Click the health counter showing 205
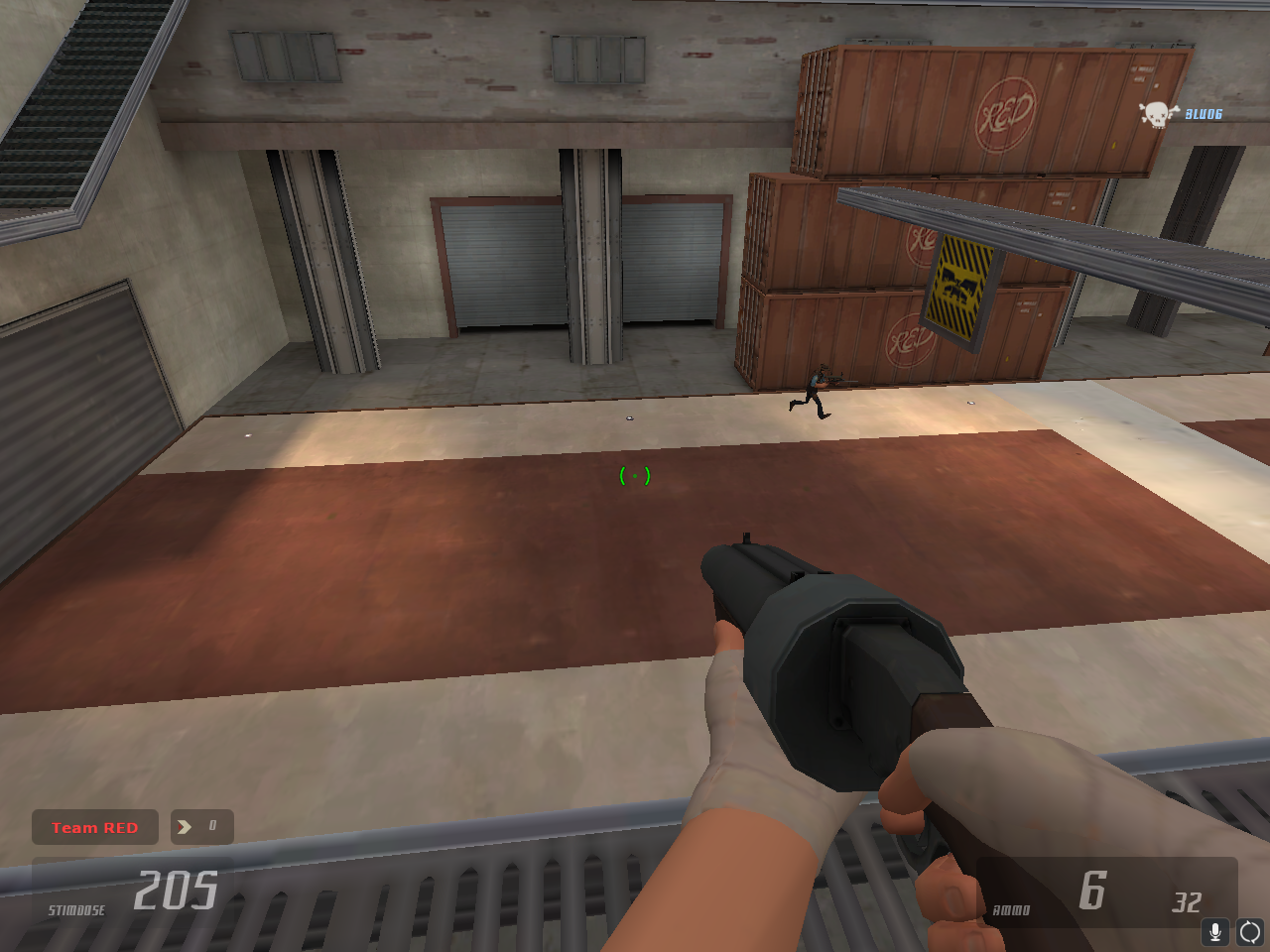Screen dimensions: 1270x952 pos(176,890)
